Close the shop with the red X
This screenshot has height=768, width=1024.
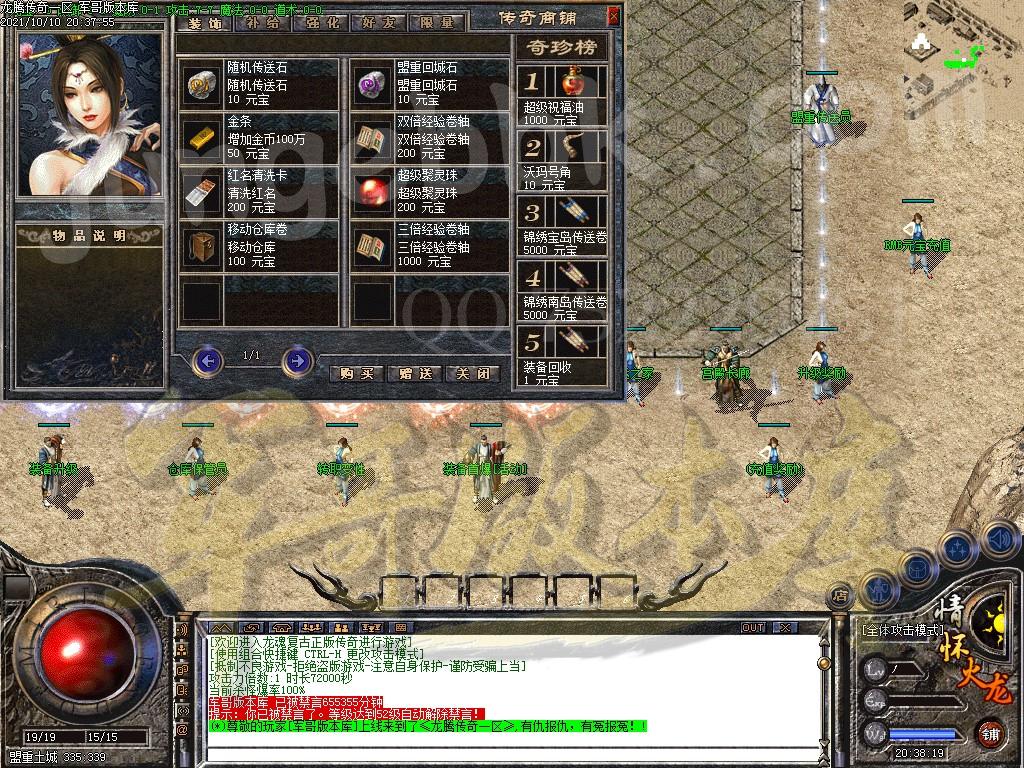(613, 16)
